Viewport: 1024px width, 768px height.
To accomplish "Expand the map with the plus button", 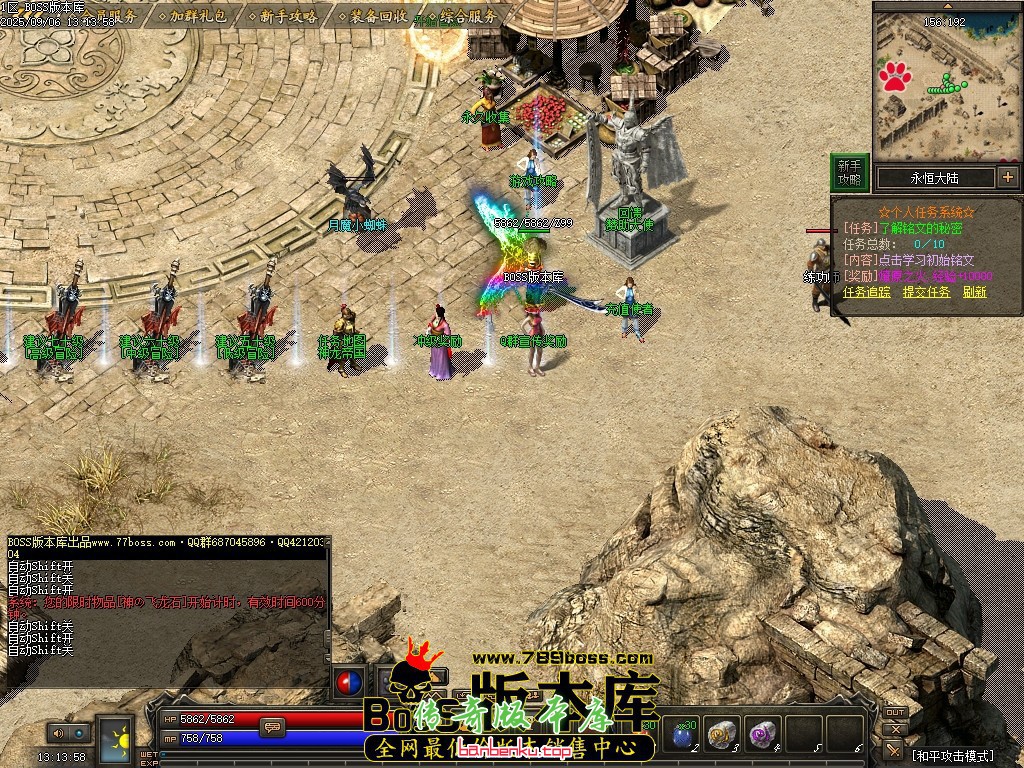I will click(1007, 178).
